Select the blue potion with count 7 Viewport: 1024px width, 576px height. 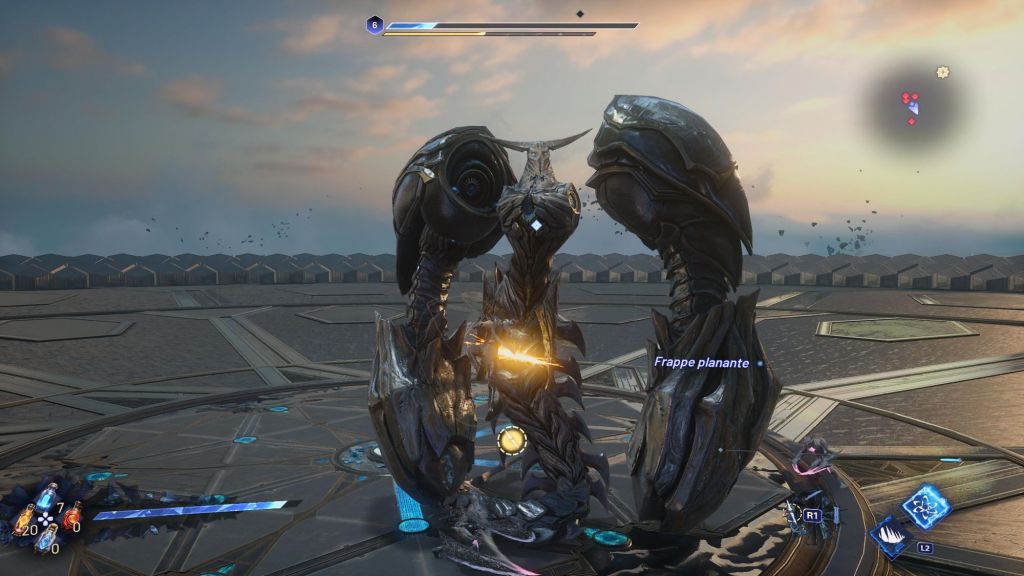pyautogui.click(x=46, y=496)
